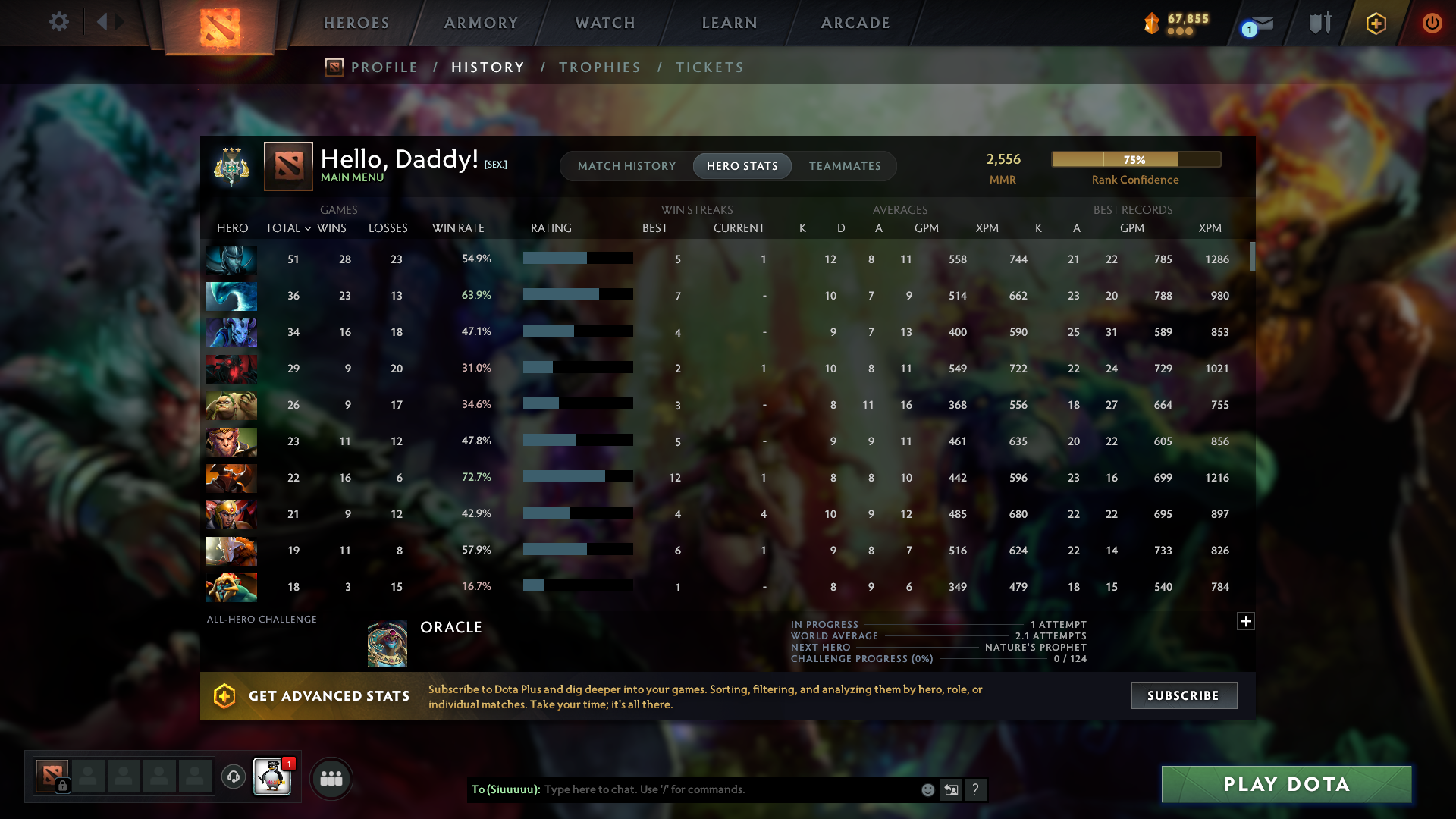Click the Dota Plus hexagon icon
1456x819 pixels.
click(1375, 23)
